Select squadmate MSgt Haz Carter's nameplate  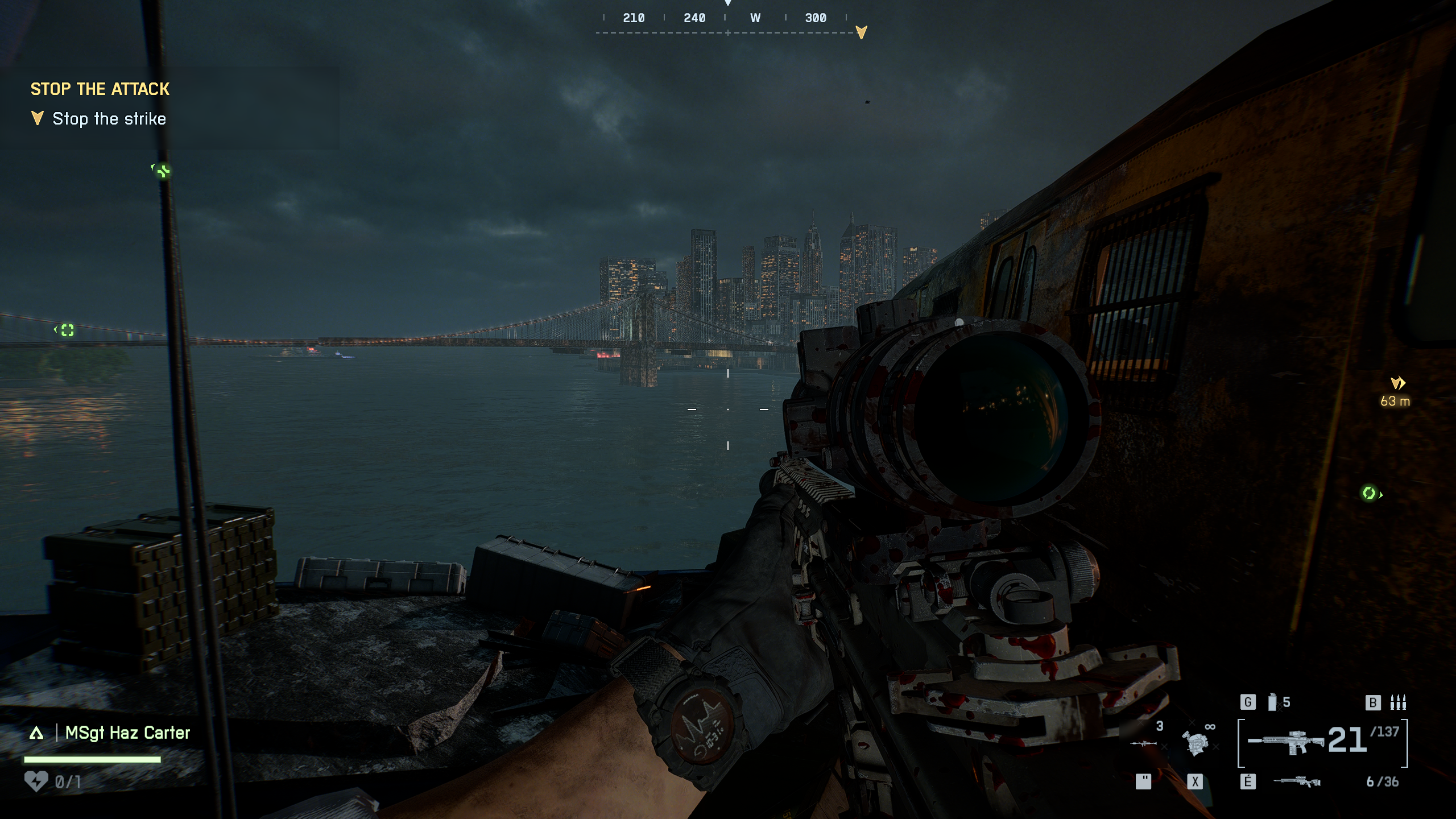[127, 733]
